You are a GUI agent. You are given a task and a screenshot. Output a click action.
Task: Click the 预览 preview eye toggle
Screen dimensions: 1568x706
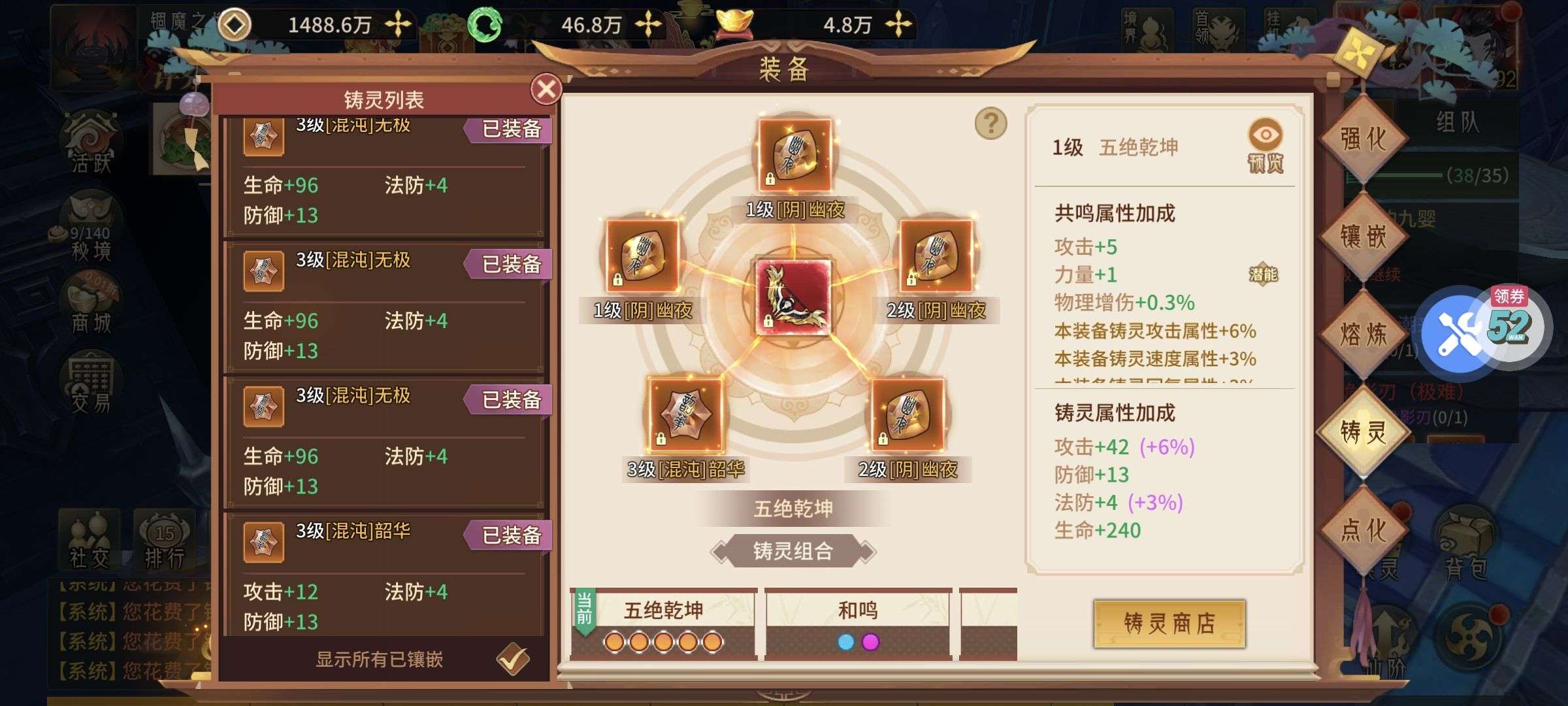pyautogui.click(x=1266, y=136)
